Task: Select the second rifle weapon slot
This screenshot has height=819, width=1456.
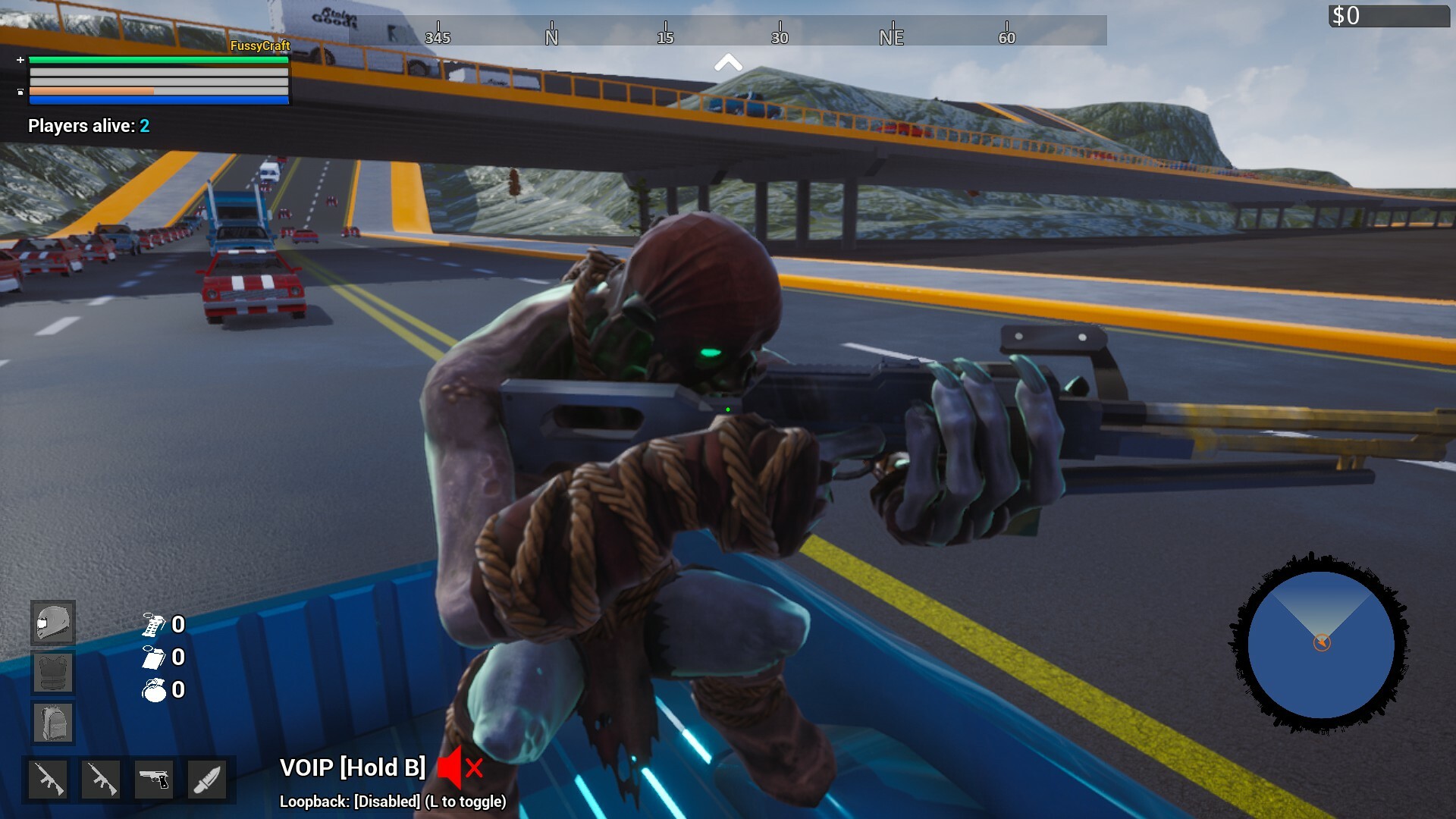Action: 101,779
